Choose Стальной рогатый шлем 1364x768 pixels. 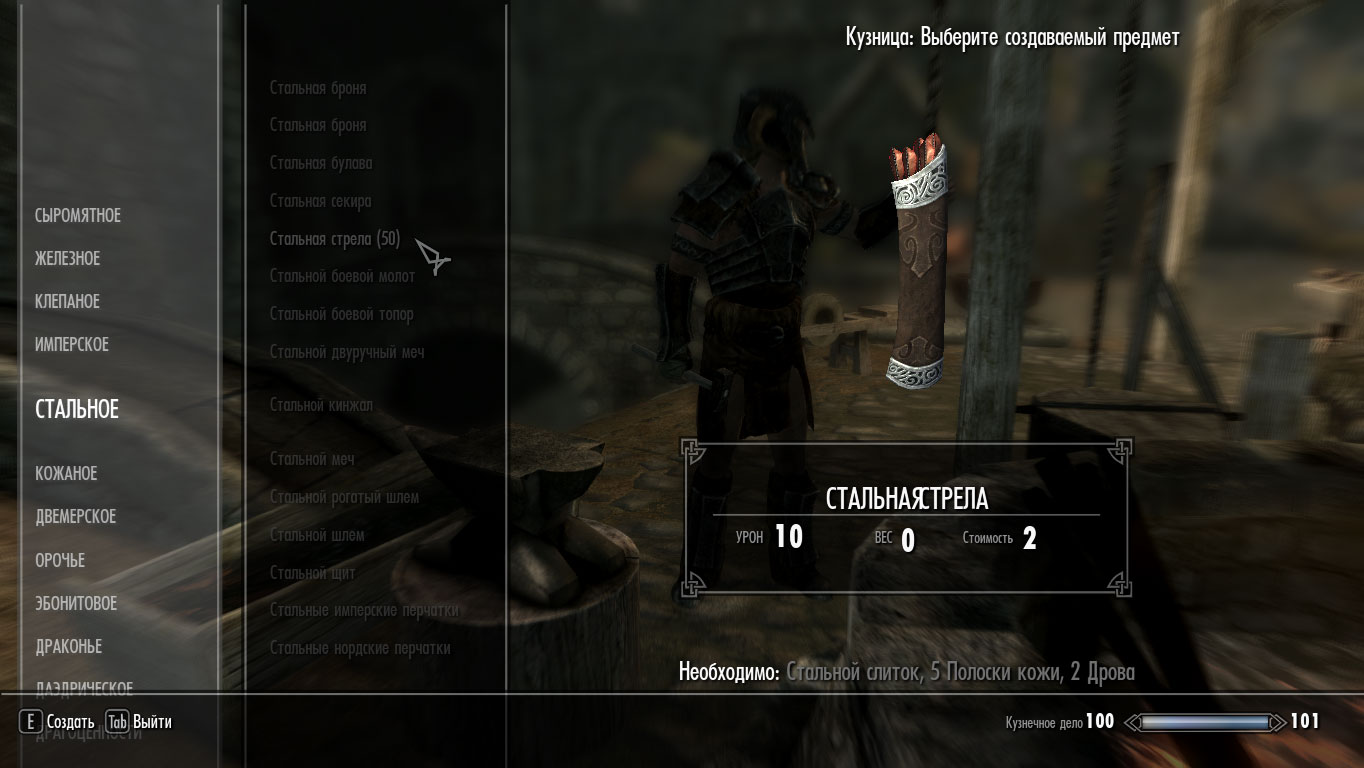click(x=344, y=497)
